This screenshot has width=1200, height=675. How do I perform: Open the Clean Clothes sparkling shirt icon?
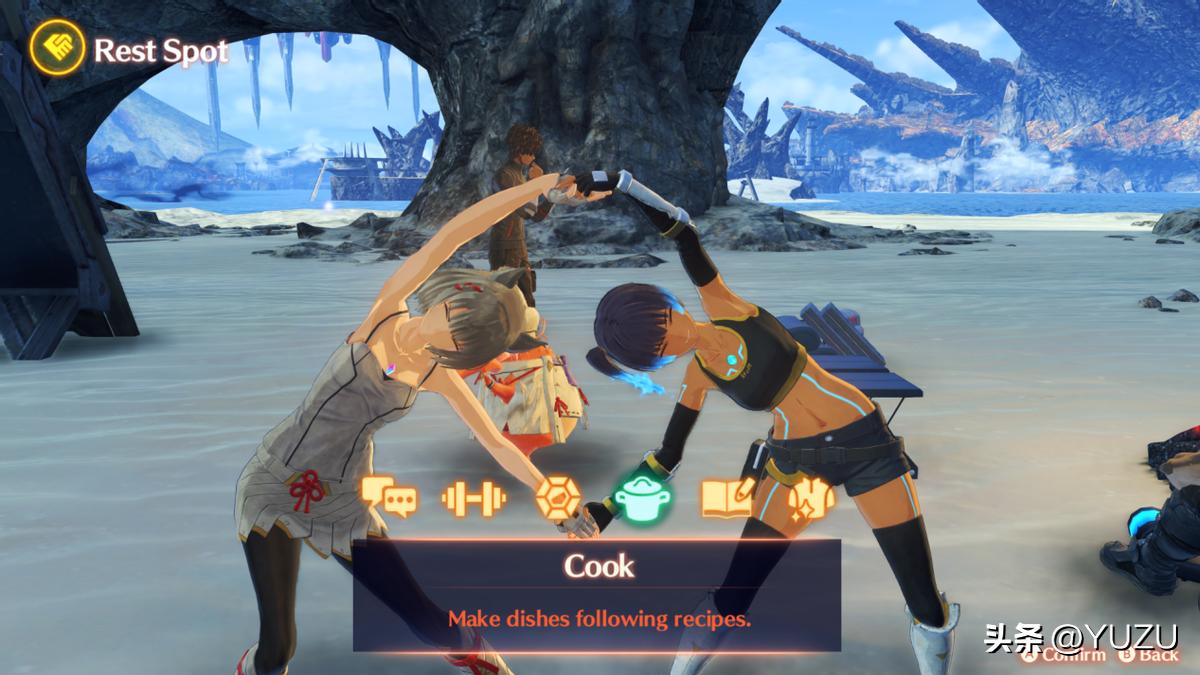pyautogui.click(x=810, y=497)
